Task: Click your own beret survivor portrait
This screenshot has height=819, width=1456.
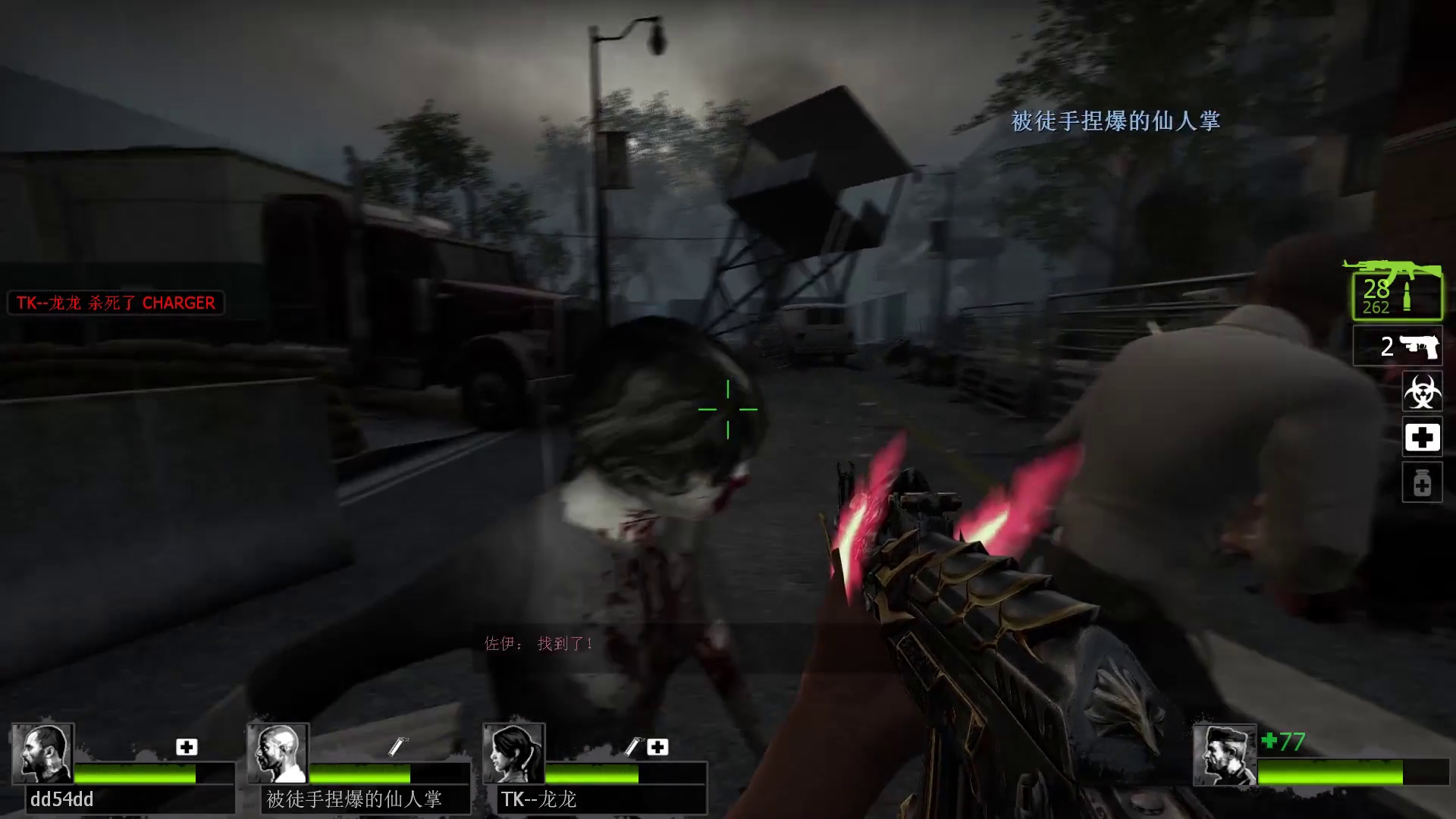Action: 1224,755
